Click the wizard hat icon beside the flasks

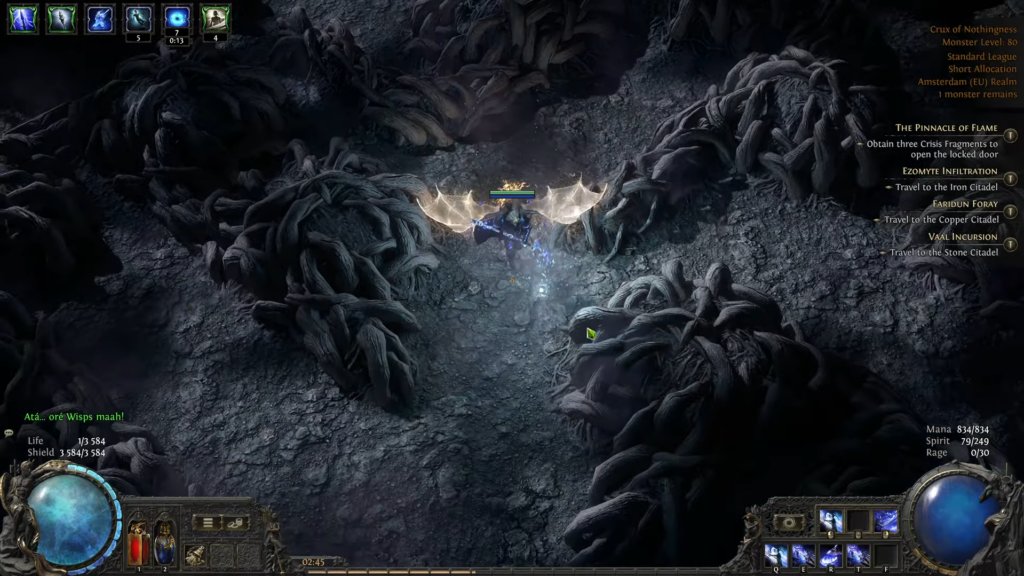[196, 553]
